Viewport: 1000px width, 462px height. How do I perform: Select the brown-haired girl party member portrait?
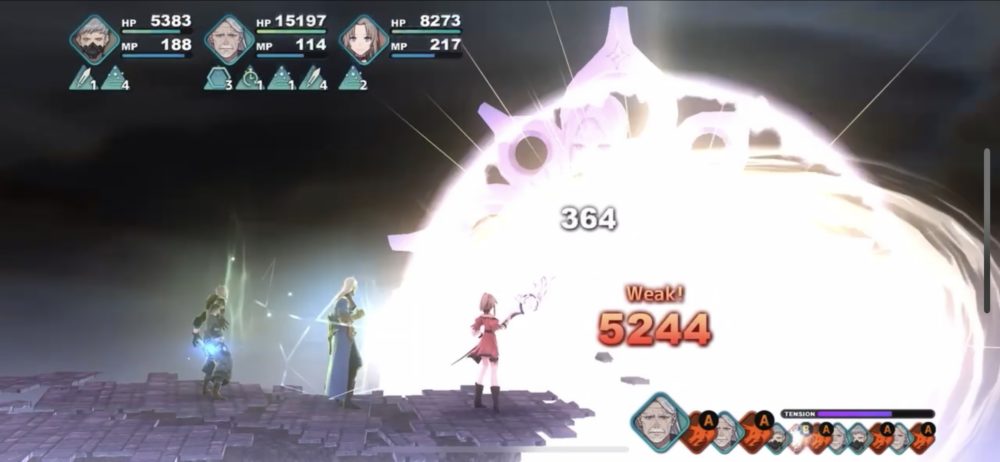pos(363,39)
